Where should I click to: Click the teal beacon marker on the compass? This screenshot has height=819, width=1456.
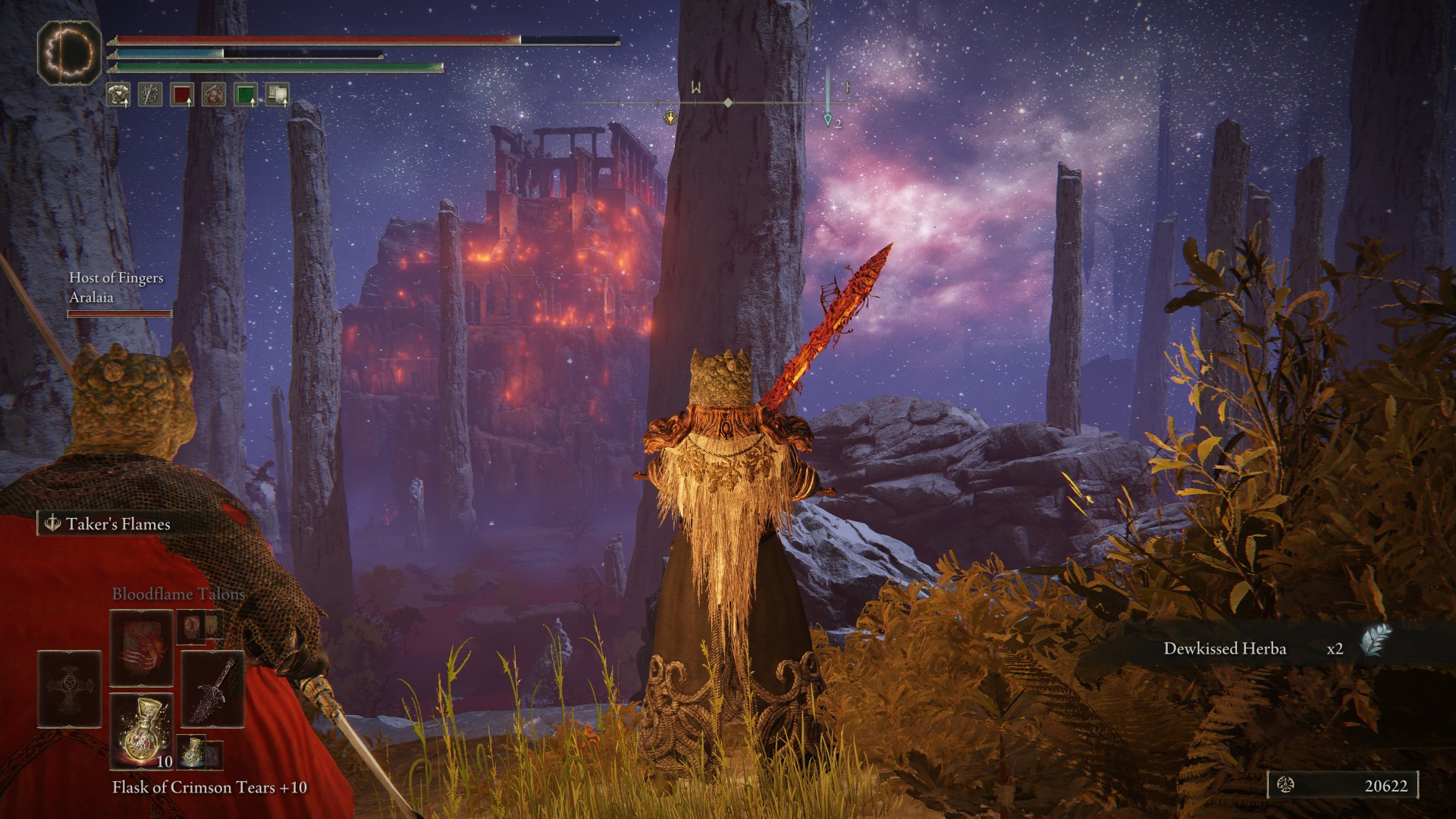(x=827, y=119)
